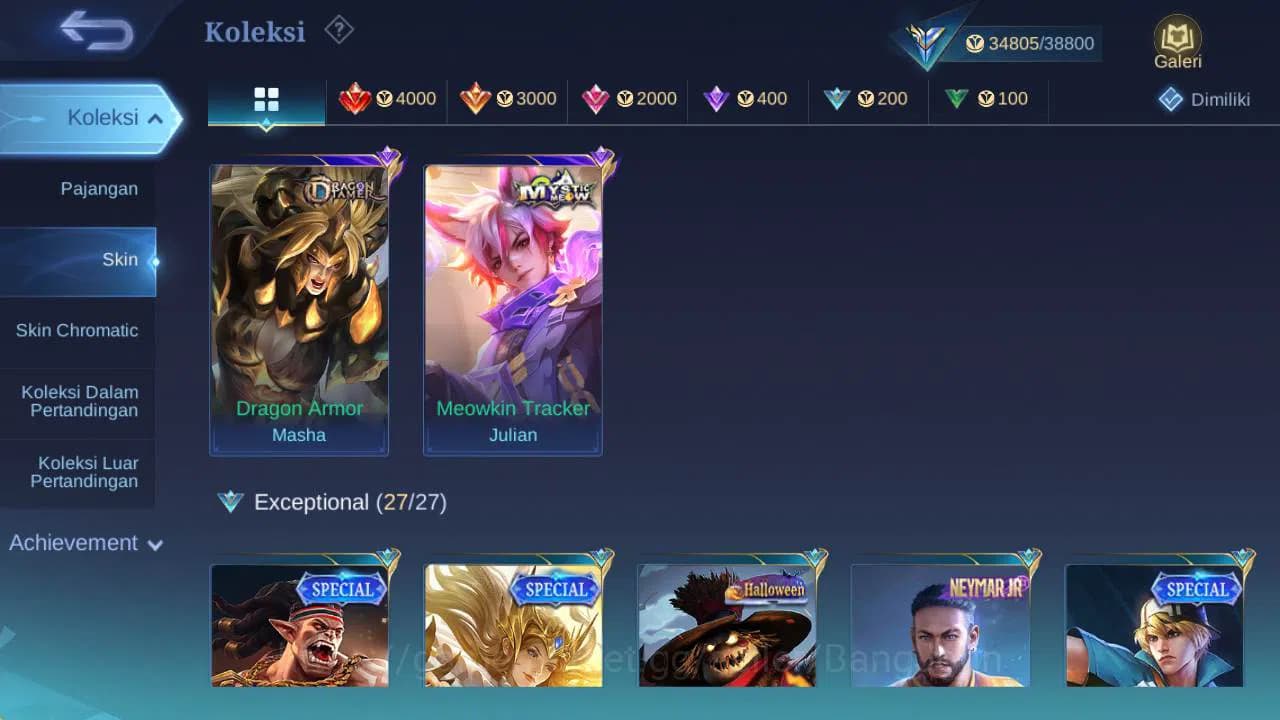Screen dimensions: 1280x720
Task: Open the Dragon Armor Masha skin card
Action: tap(299, 300)
